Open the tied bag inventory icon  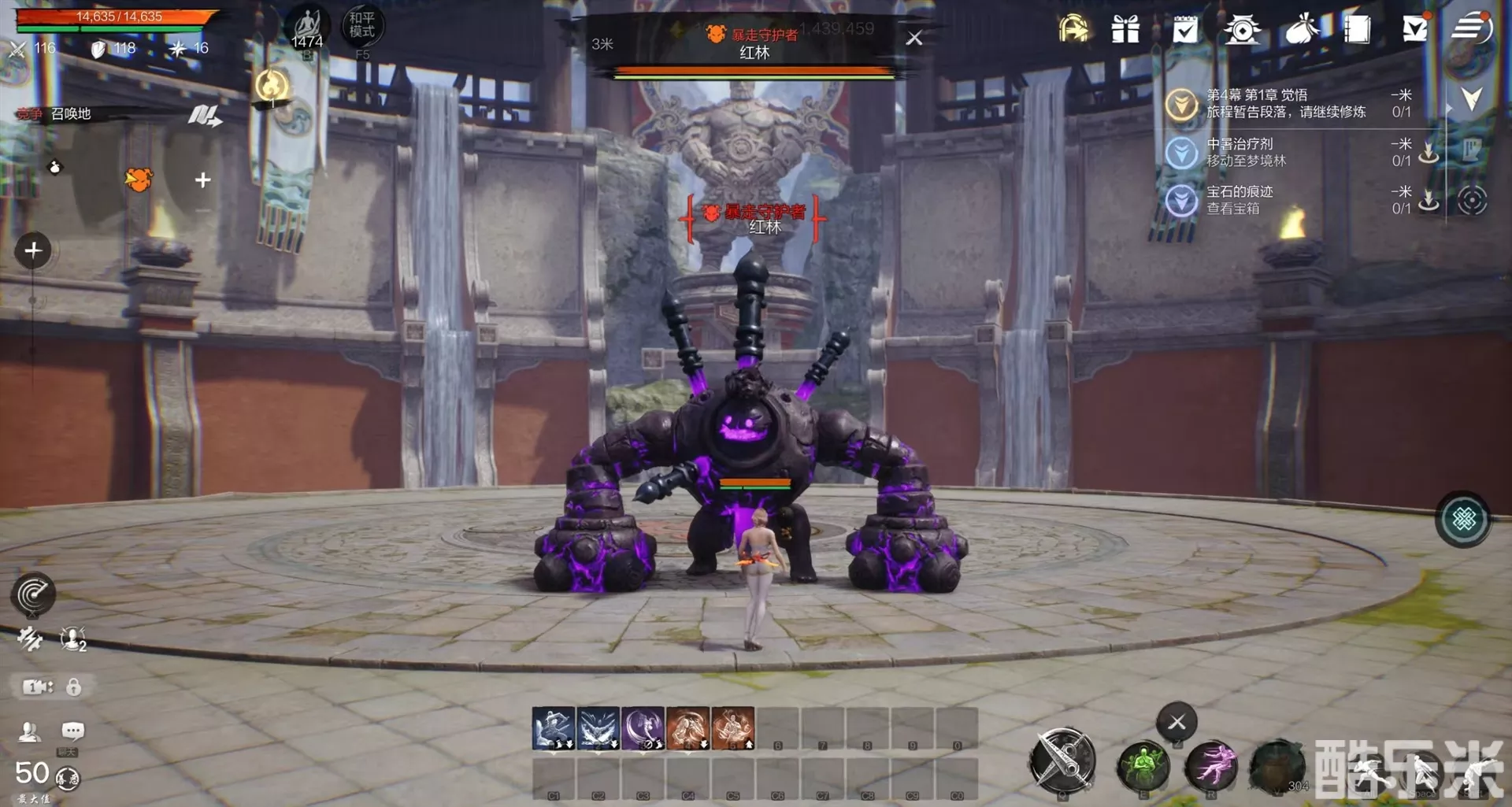click(x=1302, y=30)
